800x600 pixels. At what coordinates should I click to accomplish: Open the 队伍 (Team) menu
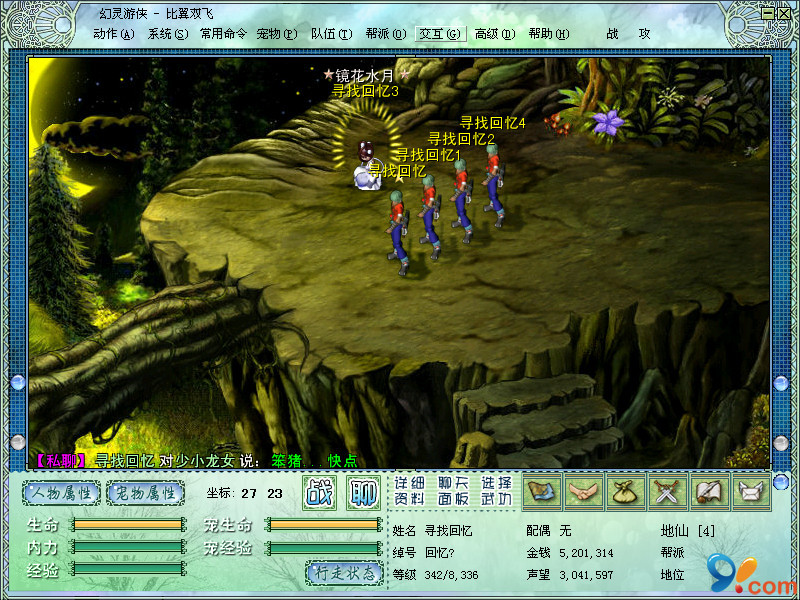tap(331, 33)
